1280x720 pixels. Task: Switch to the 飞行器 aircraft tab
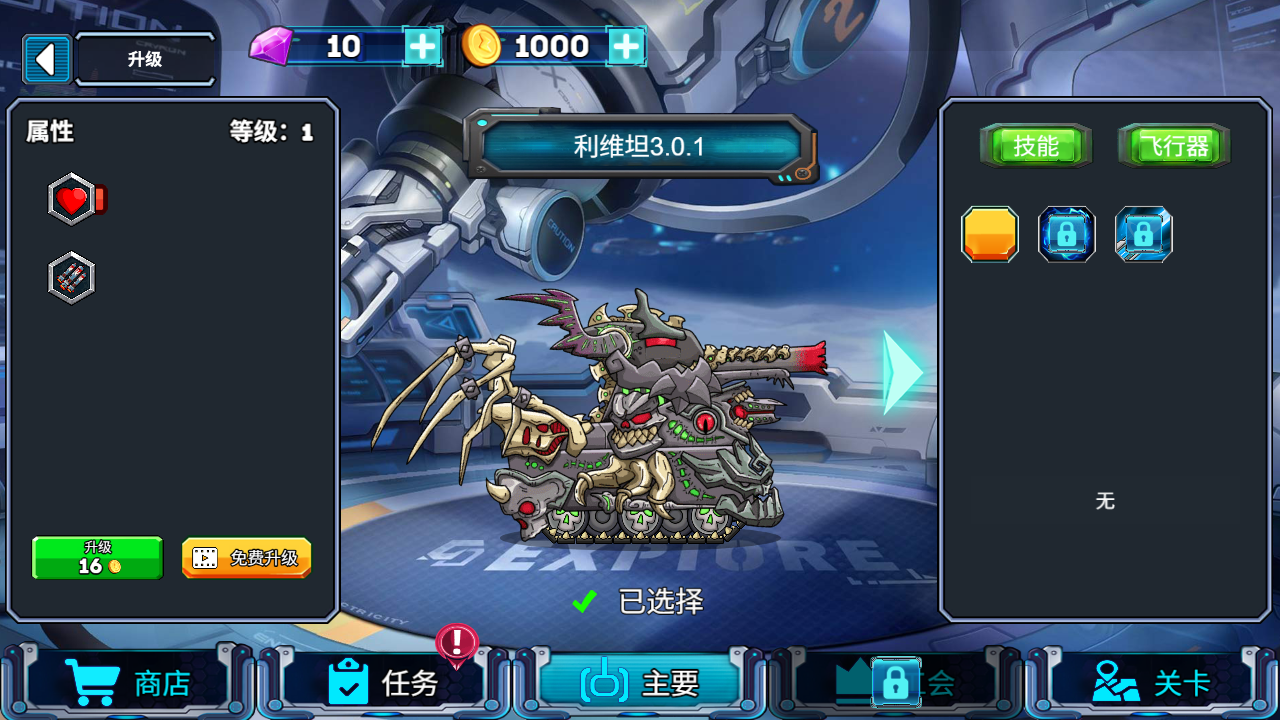coord(1174,147)
